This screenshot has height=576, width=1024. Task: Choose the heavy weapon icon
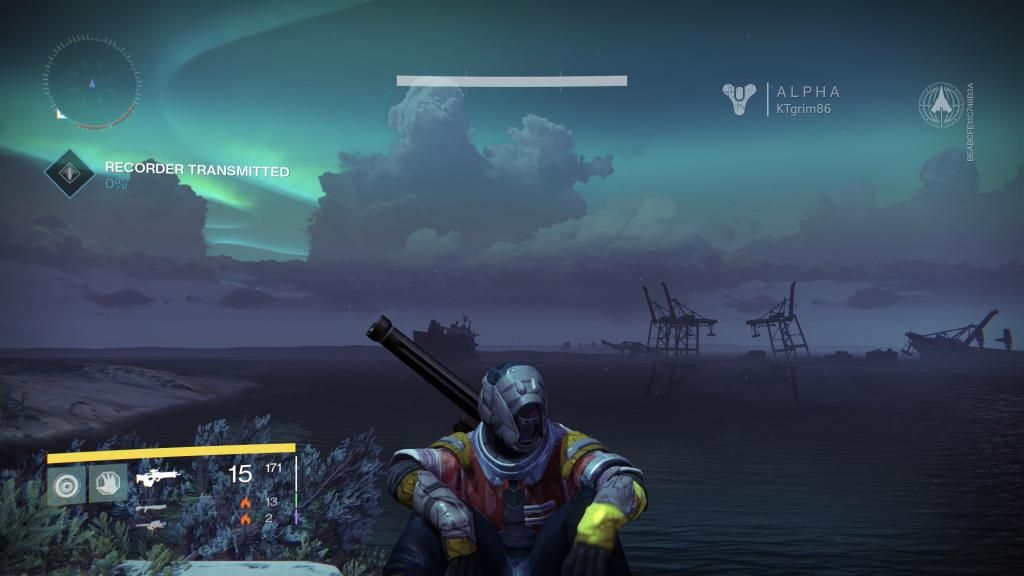tap(150, 524)
